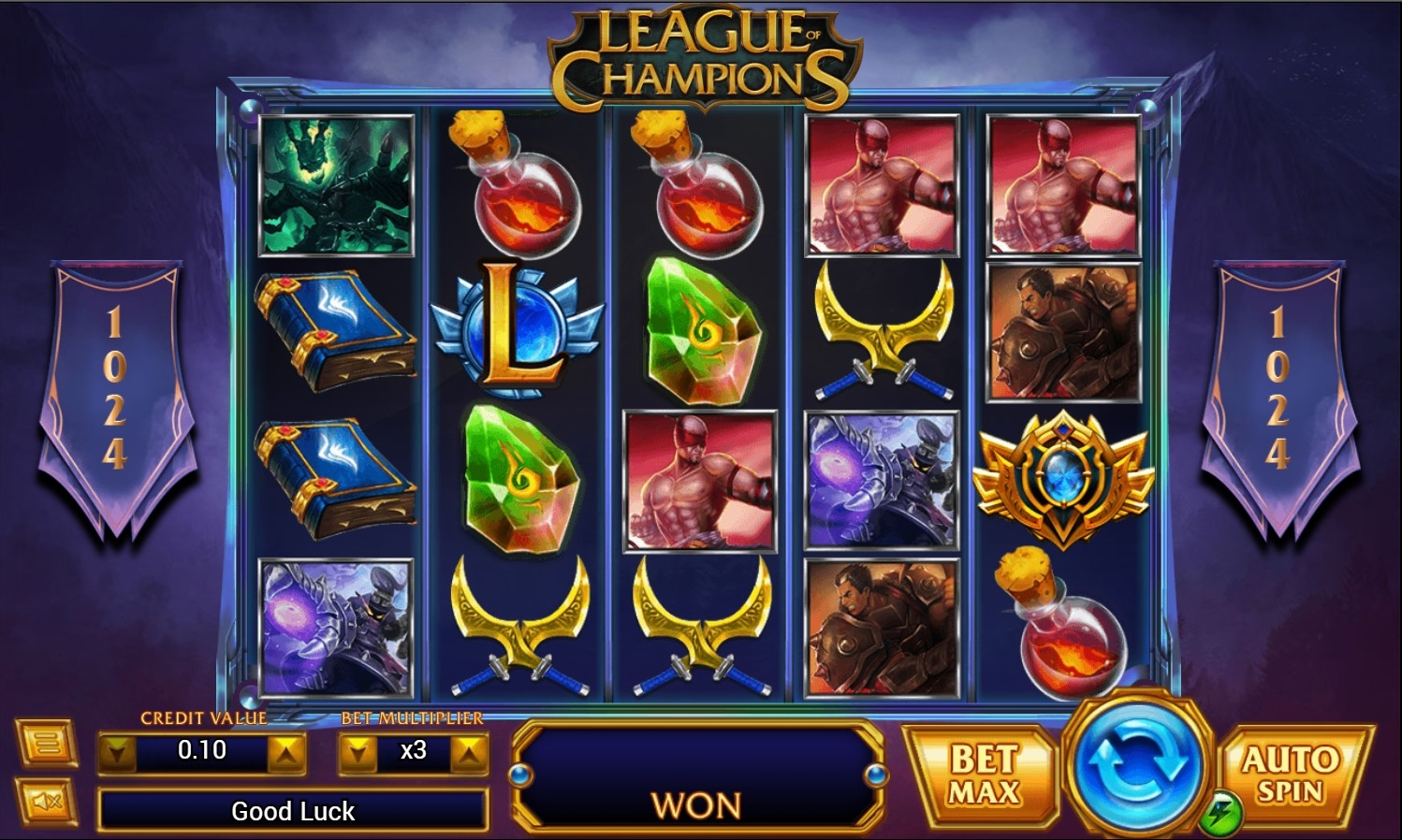Screen dimensions: 1402x840
Task: Start Auto Spin mode
Action: pos(1292,773)
